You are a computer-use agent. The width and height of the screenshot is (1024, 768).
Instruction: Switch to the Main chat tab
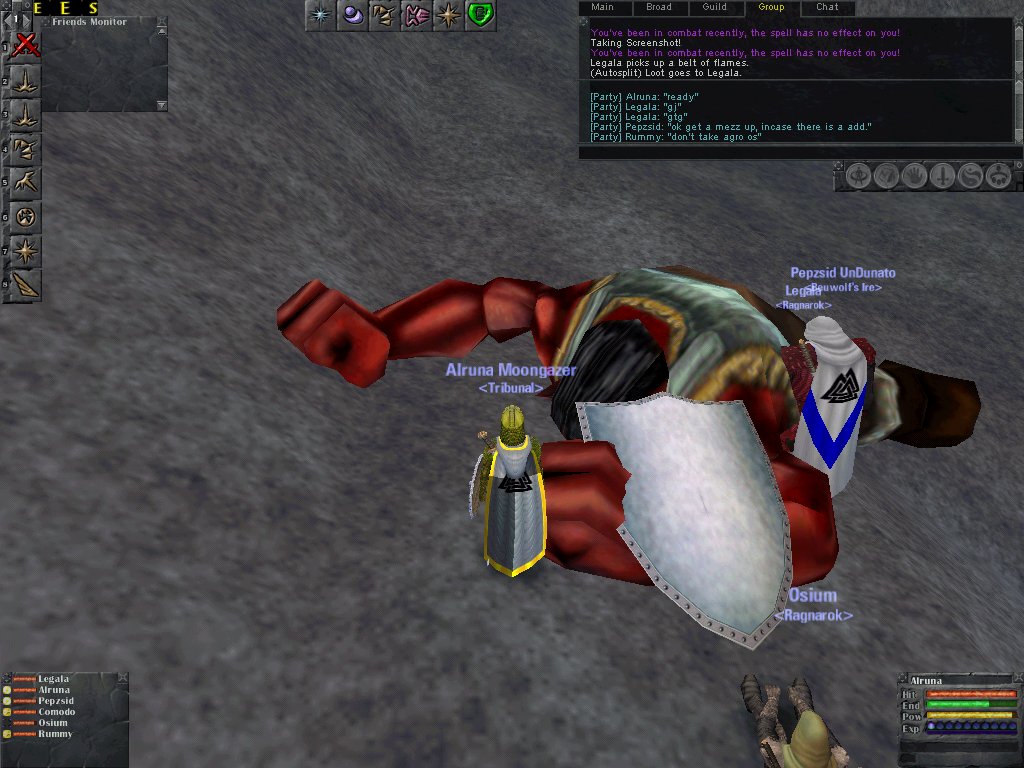(x=602, y=7)
